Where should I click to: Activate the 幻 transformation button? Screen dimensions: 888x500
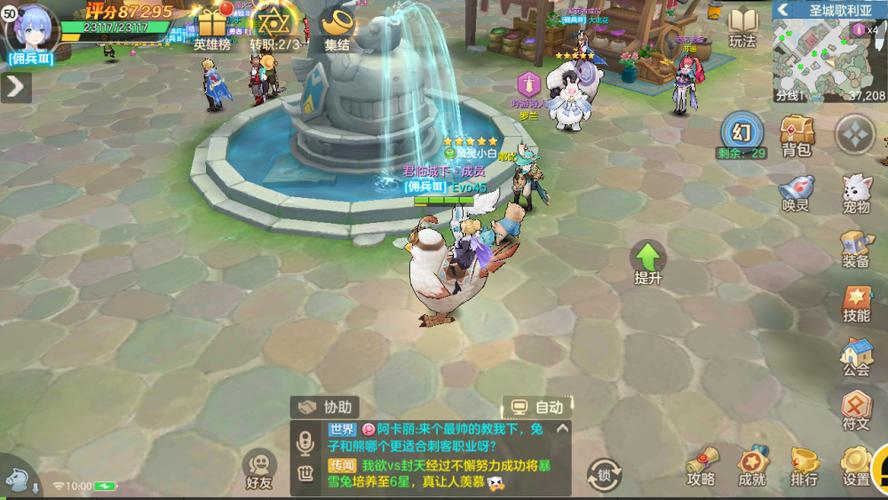tap(741, 132)
